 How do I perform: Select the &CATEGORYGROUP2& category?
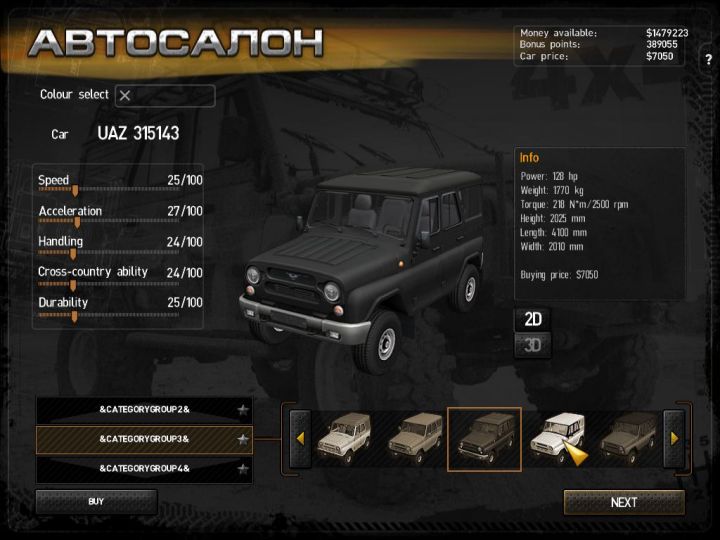click(x=144, y=410)
